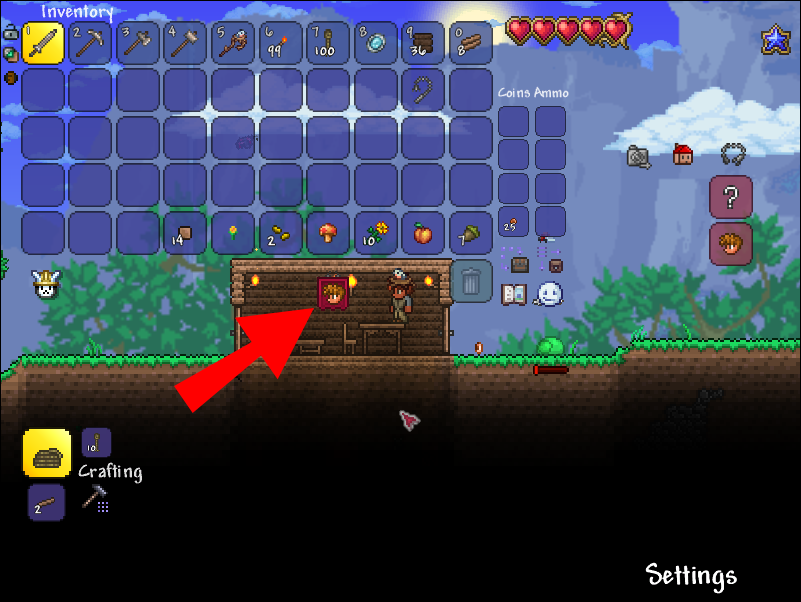Open the bestiary book icon
The width and height of the screenshot is (801, 602).
pyautogui.click(x=514, y=294)
